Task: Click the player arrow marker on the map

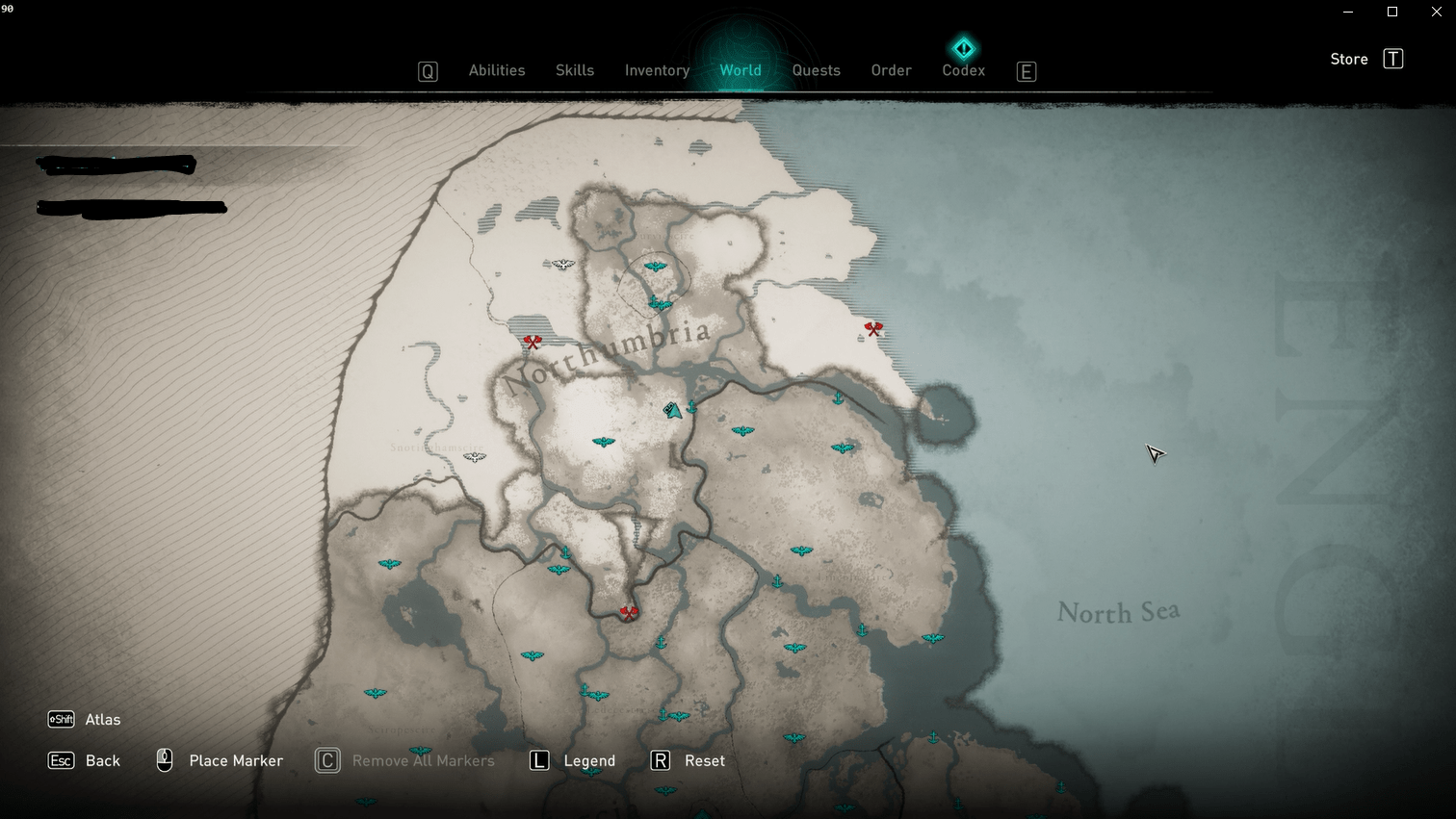Action: 673,411
